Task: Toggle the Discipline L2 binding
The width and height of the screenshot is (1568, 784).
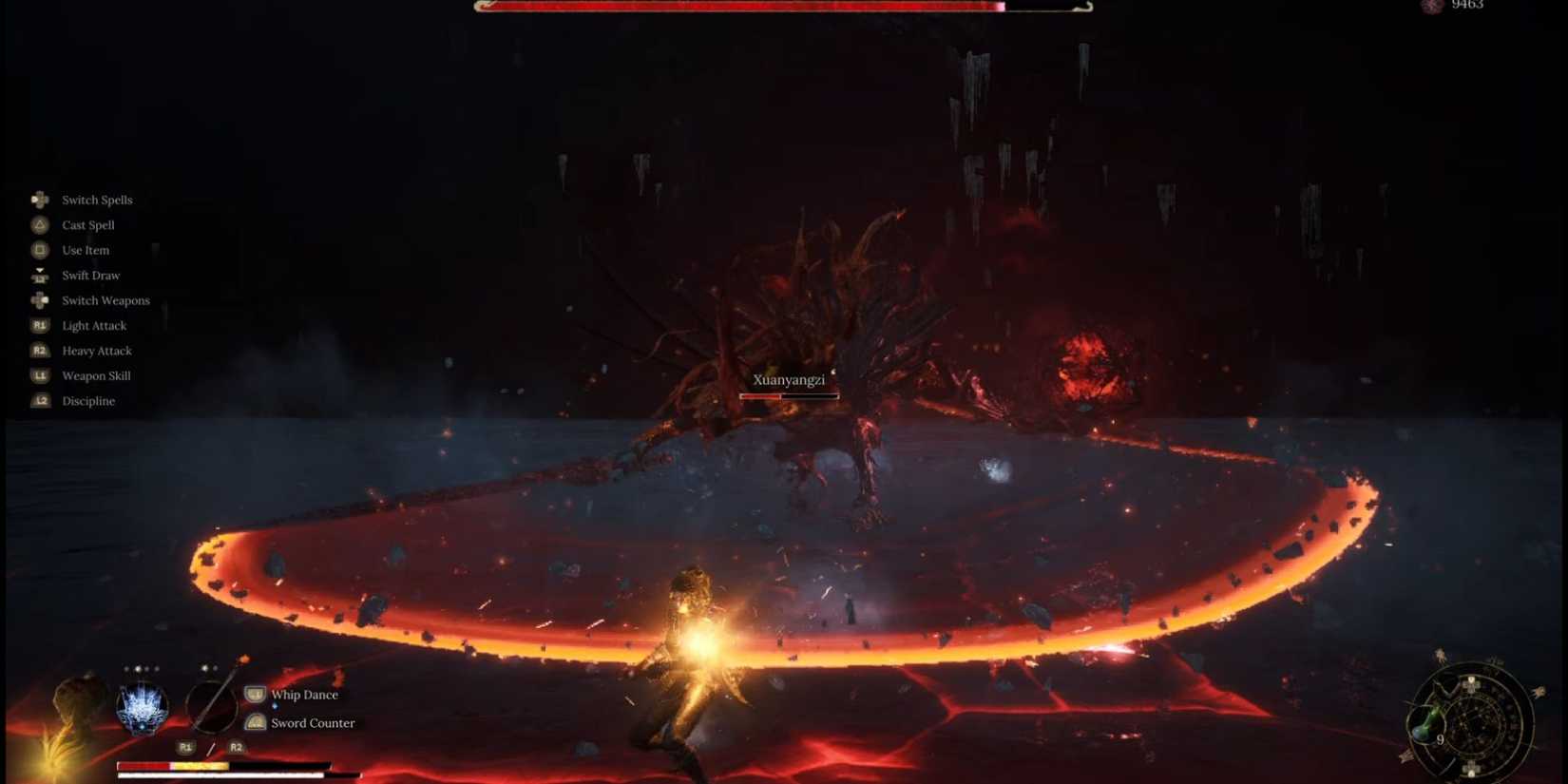Action: pos(40,400)
